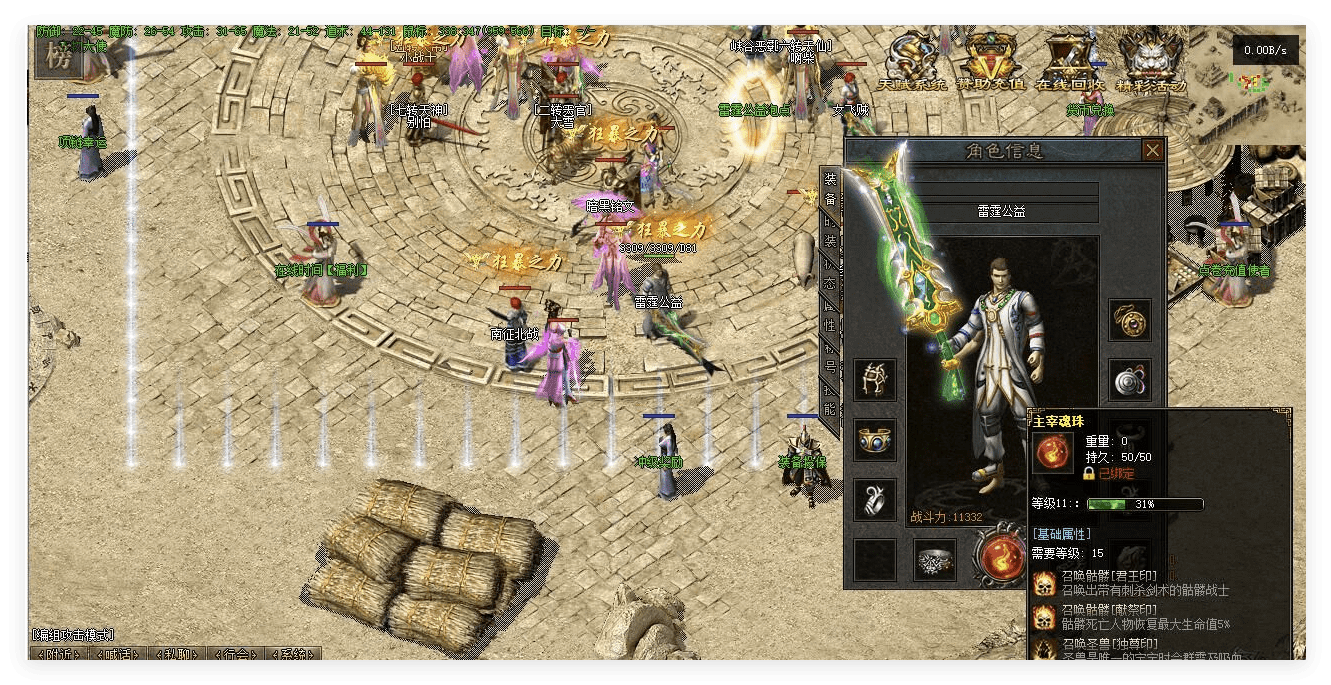Image resolution: width=1331 pixels, height=685 pixels.
Task: Select the 私聊 private chat tab
Action: [x=178, y=655]
